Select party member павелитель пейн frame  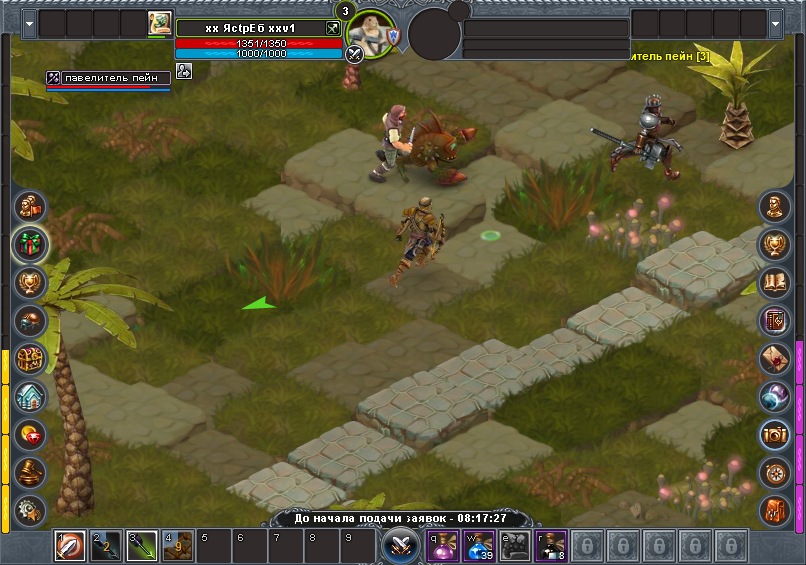(x=107, y=78)
